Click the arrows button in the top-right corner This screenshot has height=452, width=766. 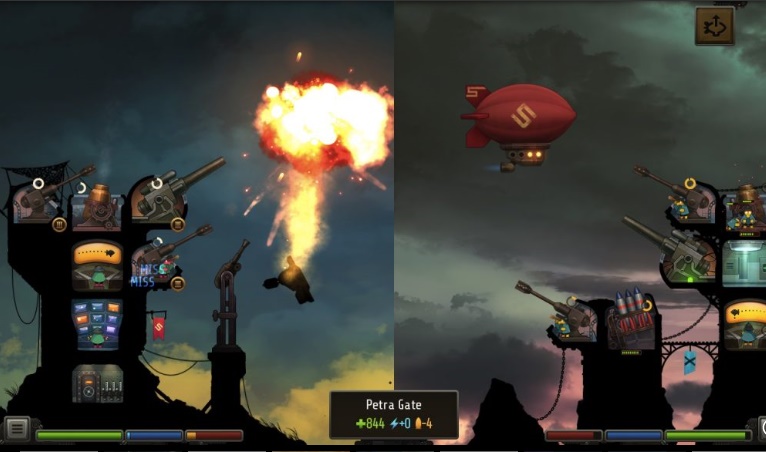714,27
